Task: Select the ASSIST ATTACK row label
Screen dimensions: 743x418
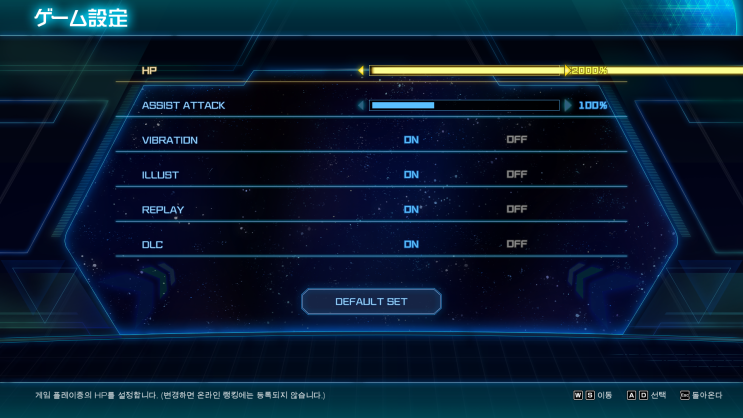Action: [183, 105]
